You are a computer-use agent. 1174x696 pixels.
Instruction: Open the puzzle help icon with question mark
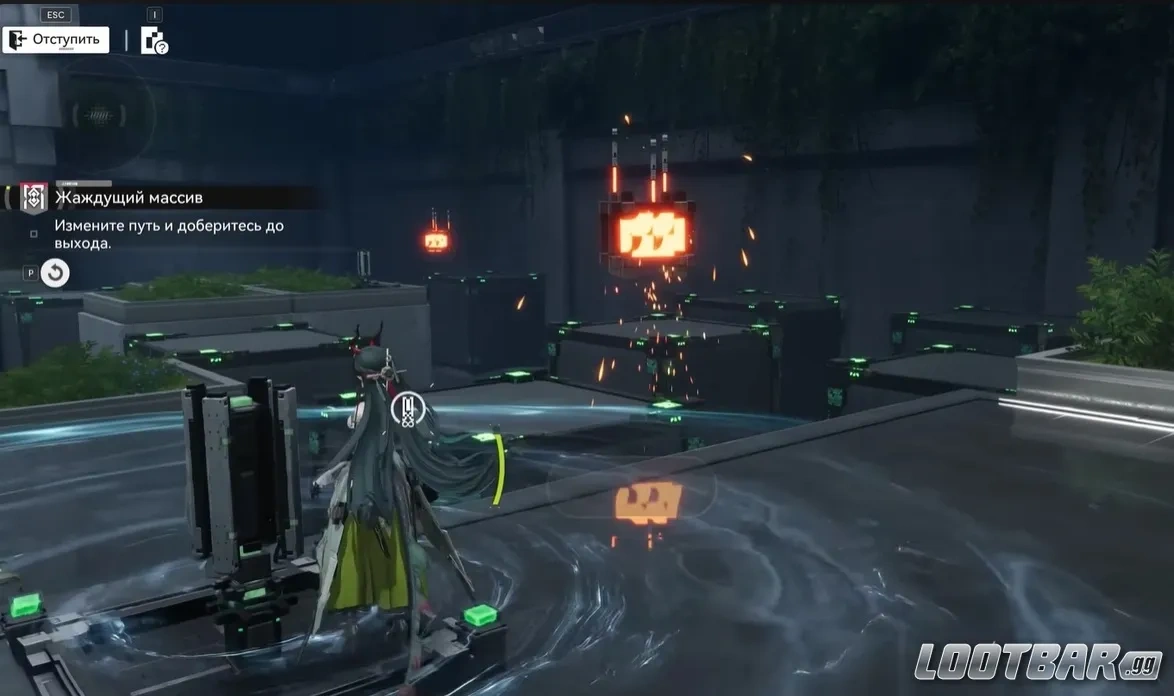tap(154, 41)
